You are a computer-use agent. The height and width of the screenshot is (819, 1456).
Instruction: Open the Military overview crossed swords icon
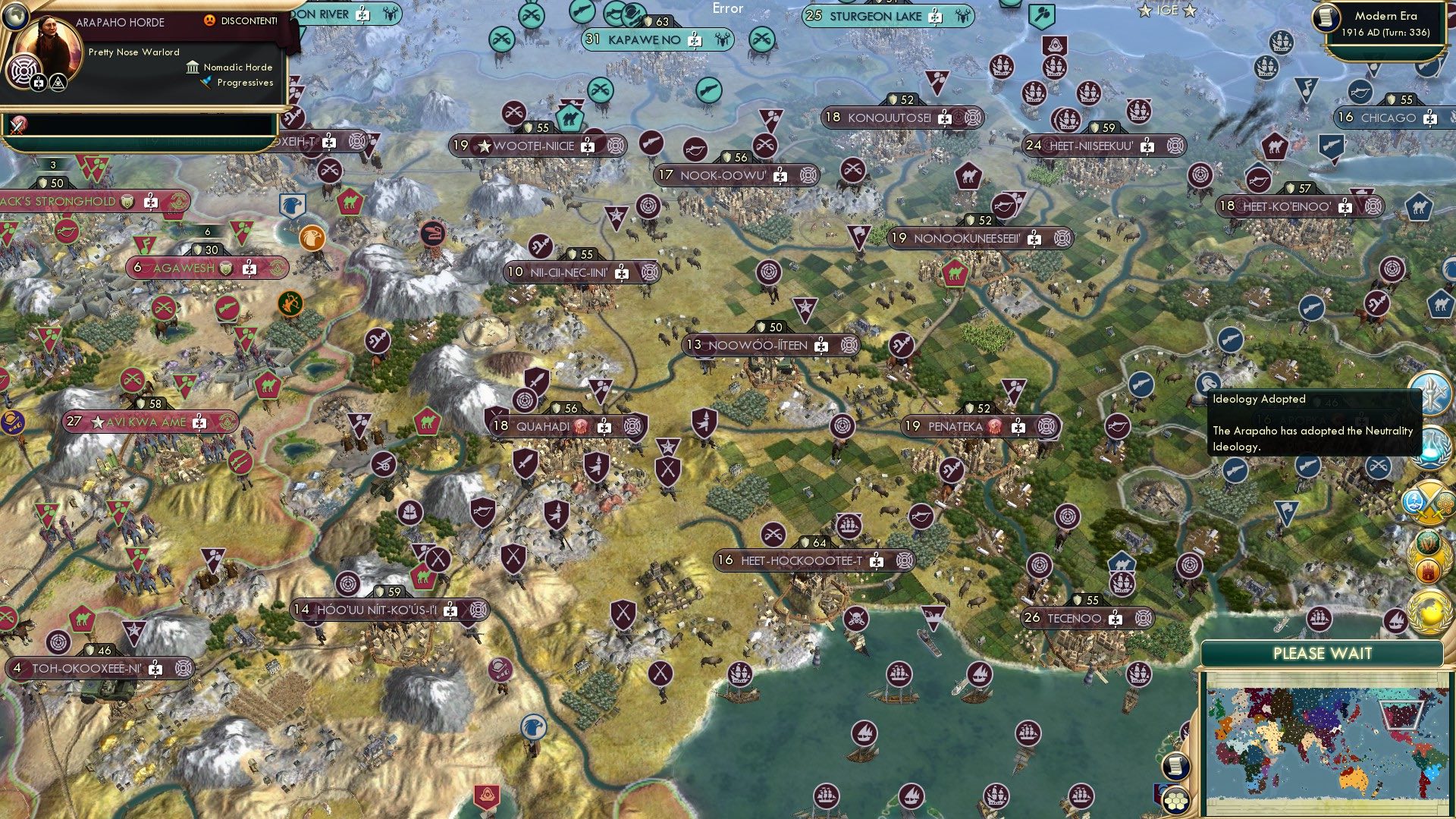(x=1425, y=501)
